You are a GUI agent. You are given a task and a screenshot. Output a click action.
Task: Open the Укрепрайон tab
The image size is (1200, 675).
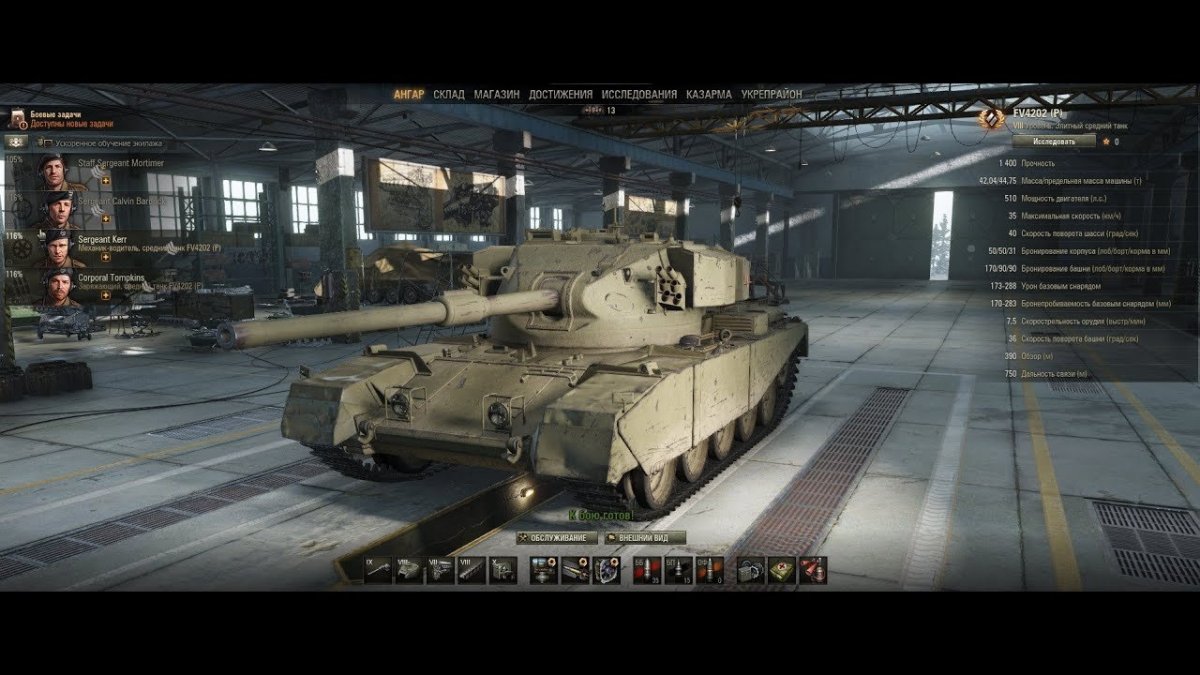771,94
